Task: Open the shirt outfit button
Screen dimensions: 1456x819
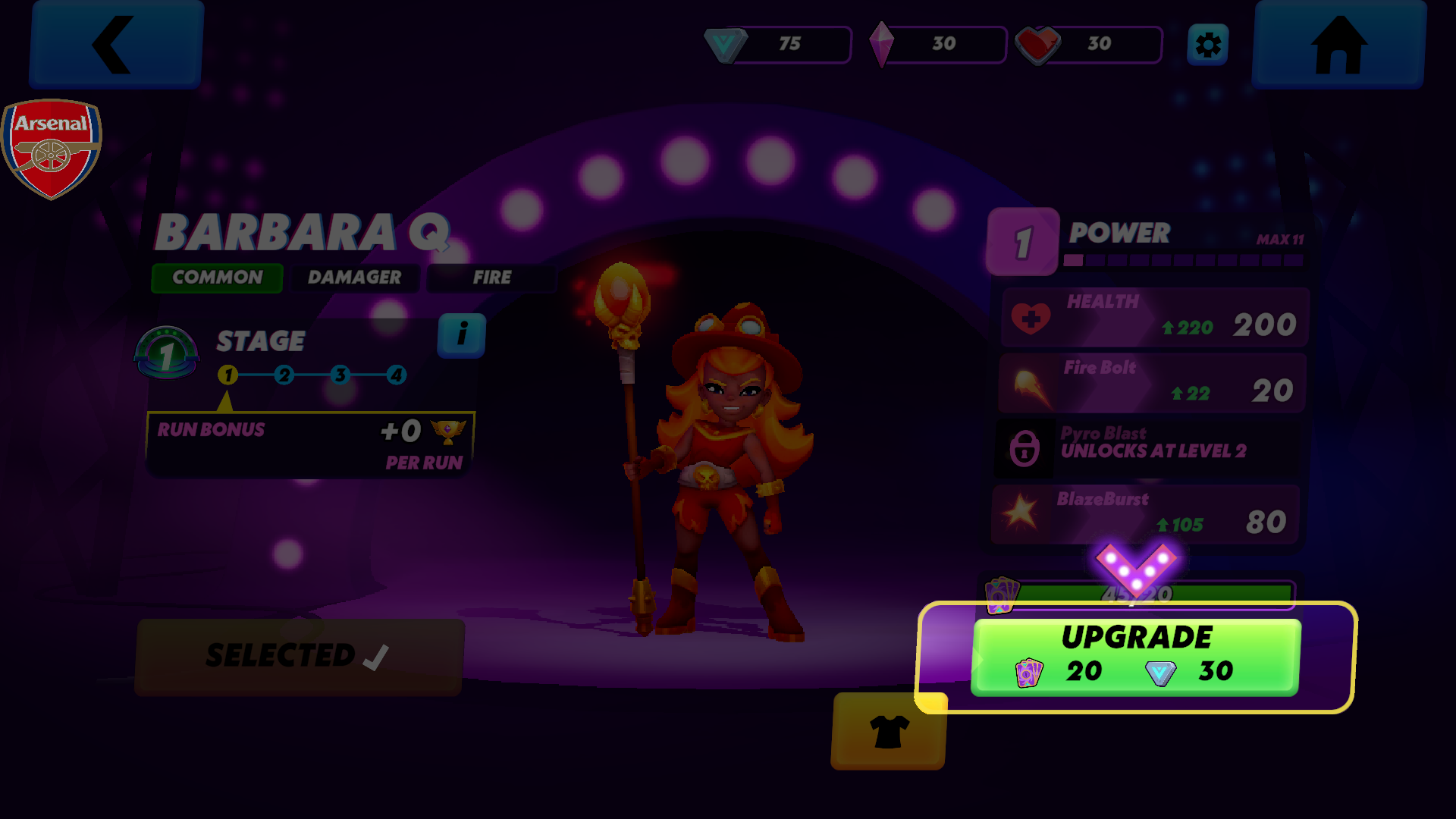Action: click(x=889, y=731)
